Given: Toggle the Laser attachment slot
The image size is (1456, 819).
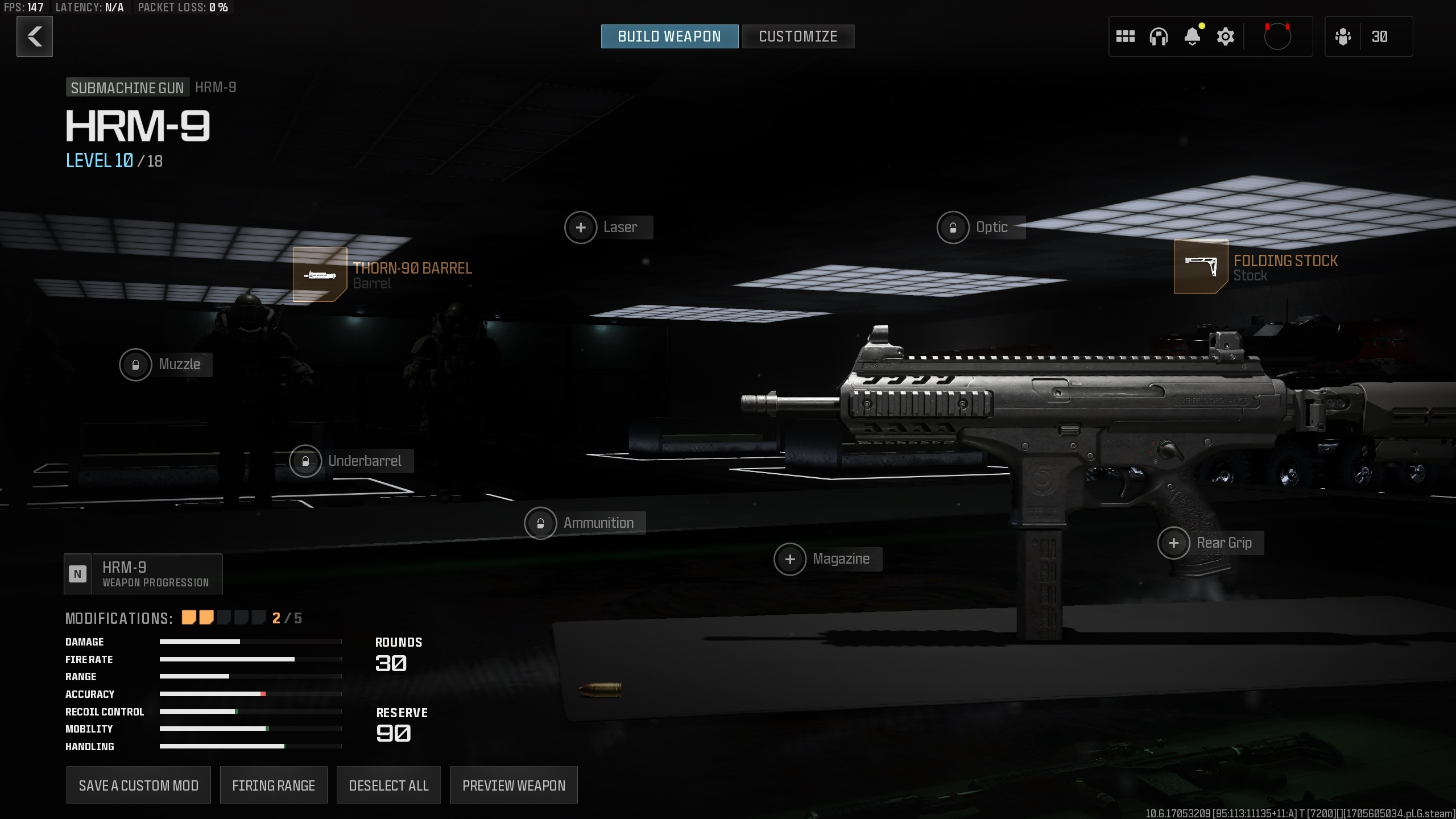Looking at the screenshot, I should pyautogui.click(x=581, y=227).
